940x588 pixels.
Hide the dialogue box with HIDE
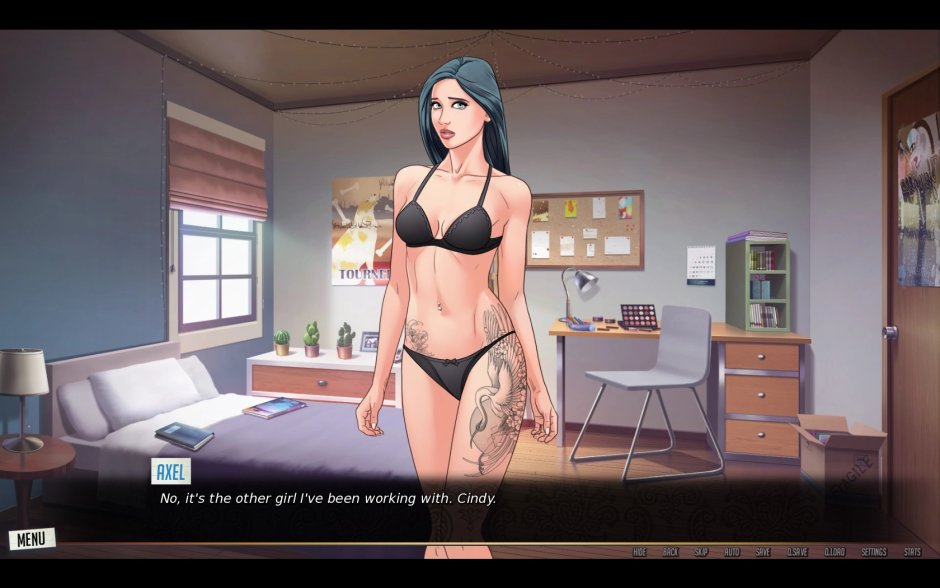point(640,552)
